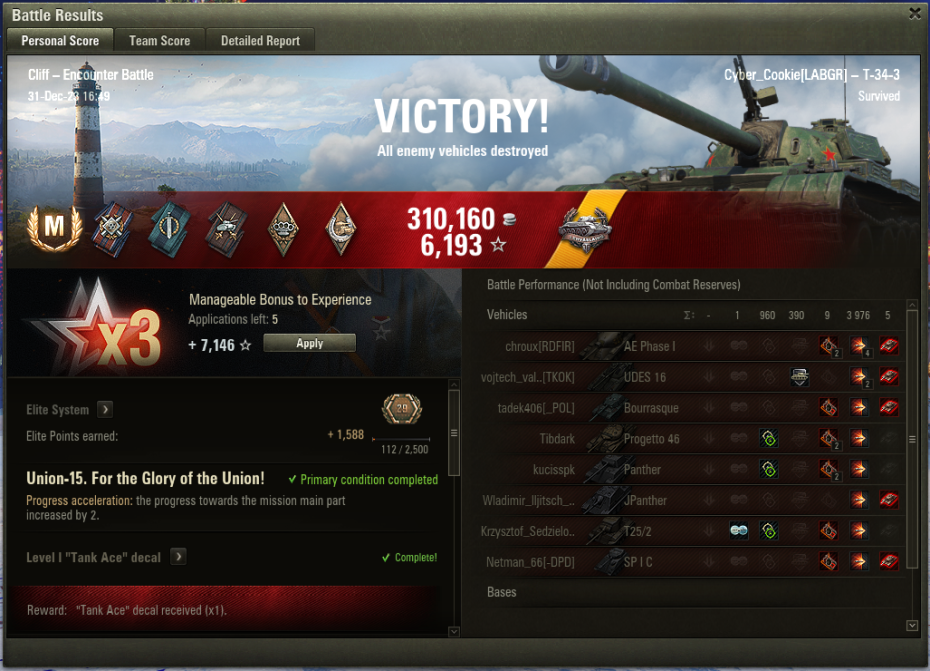Select the JPanther vehicle row
This screenshot has height=671, width=930.
645,501
